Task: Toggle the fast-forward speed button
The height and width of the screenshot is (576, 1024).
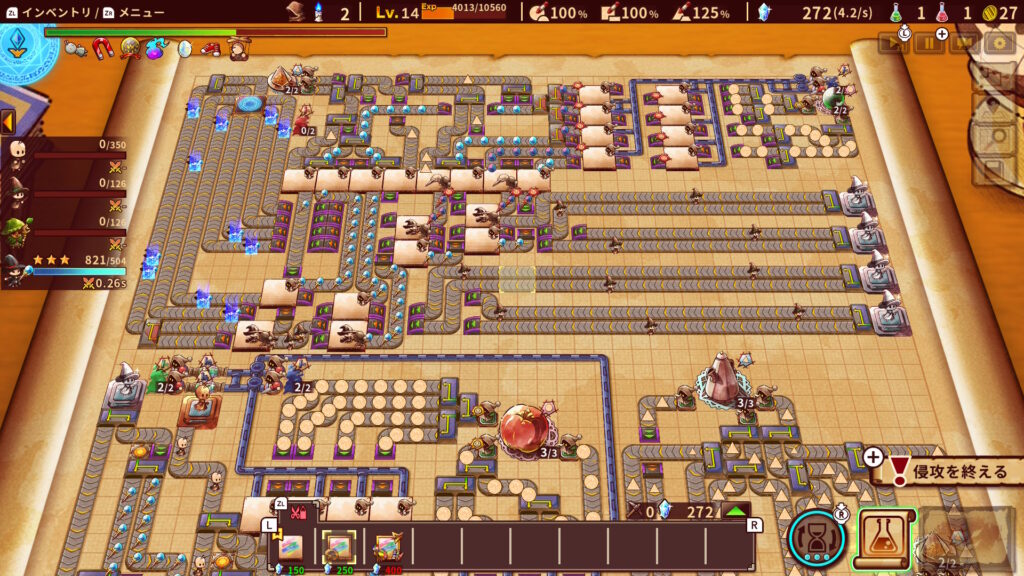Action: [963, 43]
